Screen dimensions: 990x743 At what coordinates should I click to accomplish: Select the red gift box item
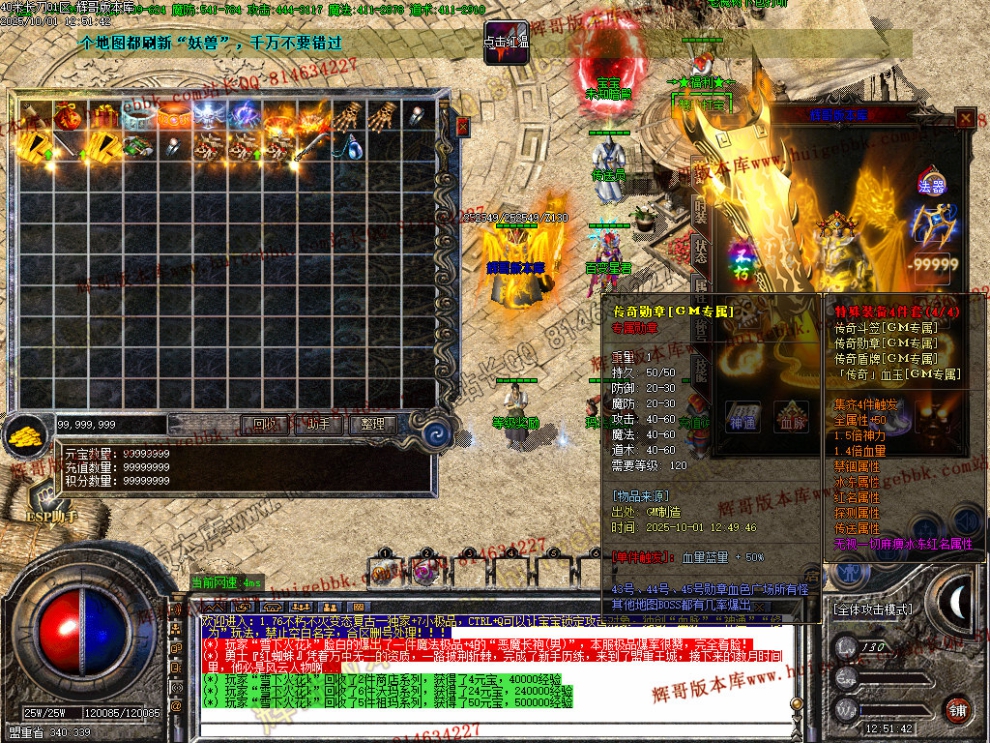point(102,117)
